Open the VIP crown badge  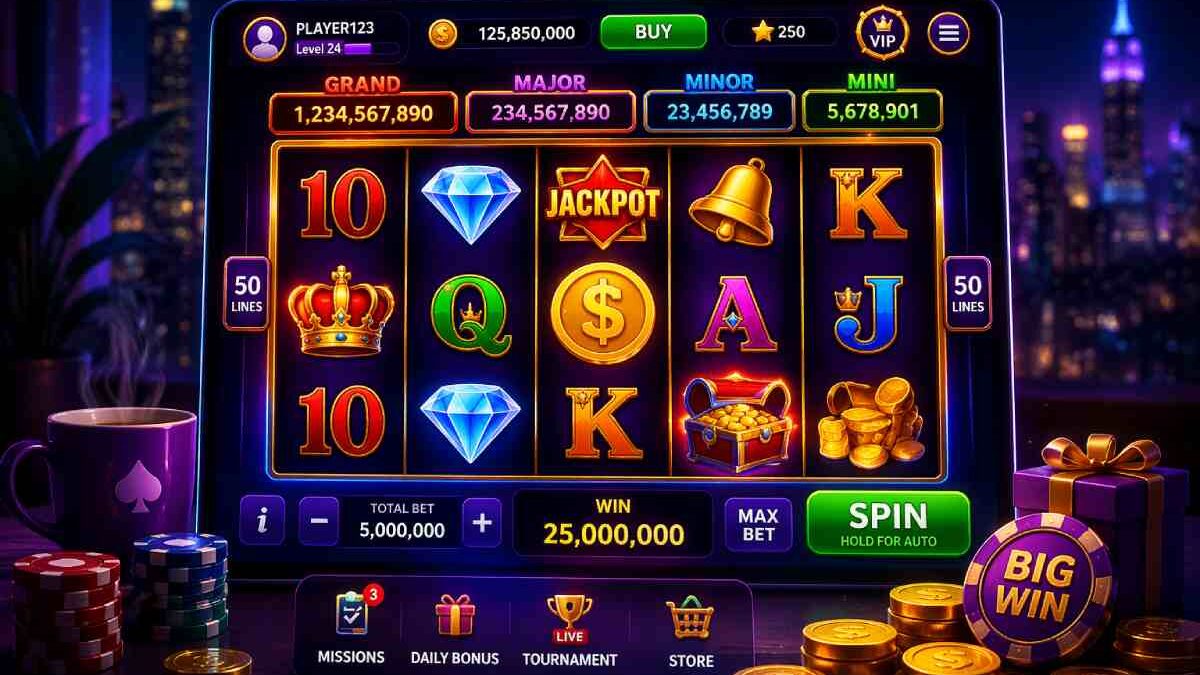[x=882, y=35]
